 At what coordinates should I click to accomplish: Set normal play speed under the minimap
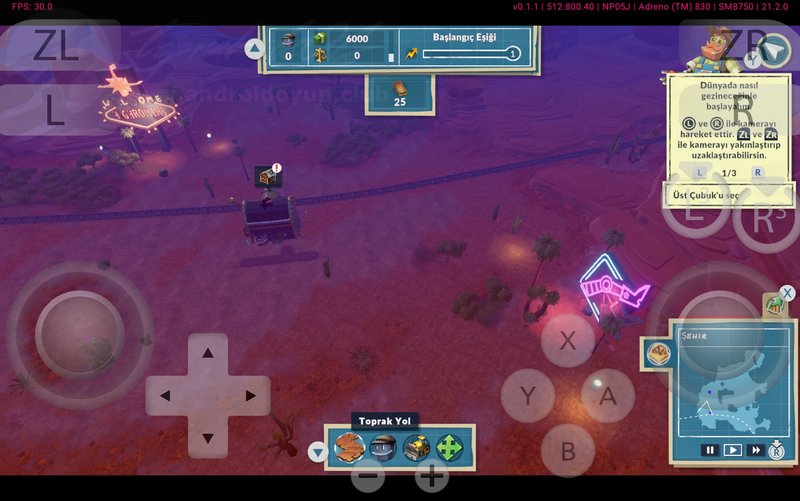click(733, 450)
